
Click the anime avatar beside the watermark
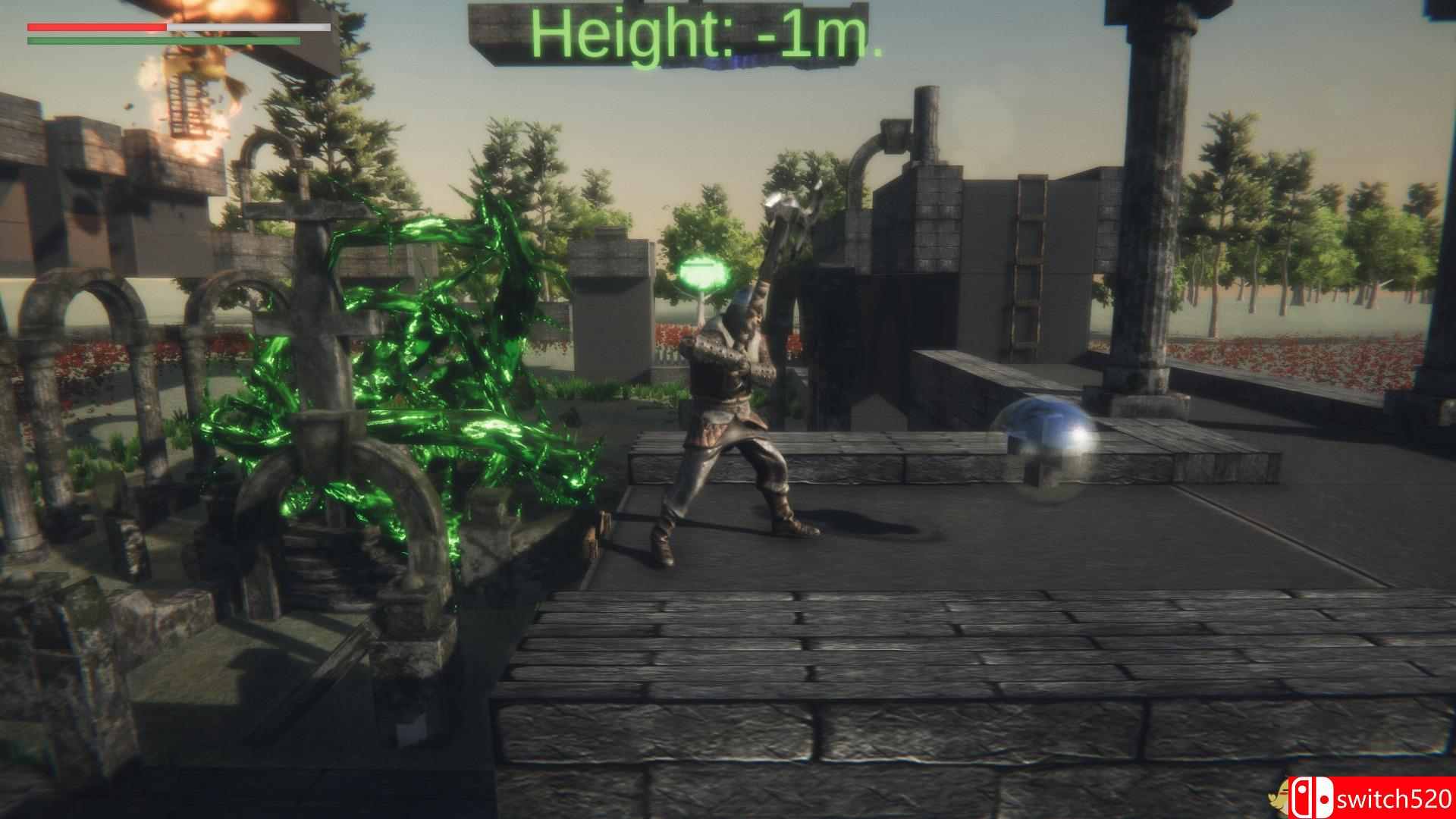coord(1279,798)
